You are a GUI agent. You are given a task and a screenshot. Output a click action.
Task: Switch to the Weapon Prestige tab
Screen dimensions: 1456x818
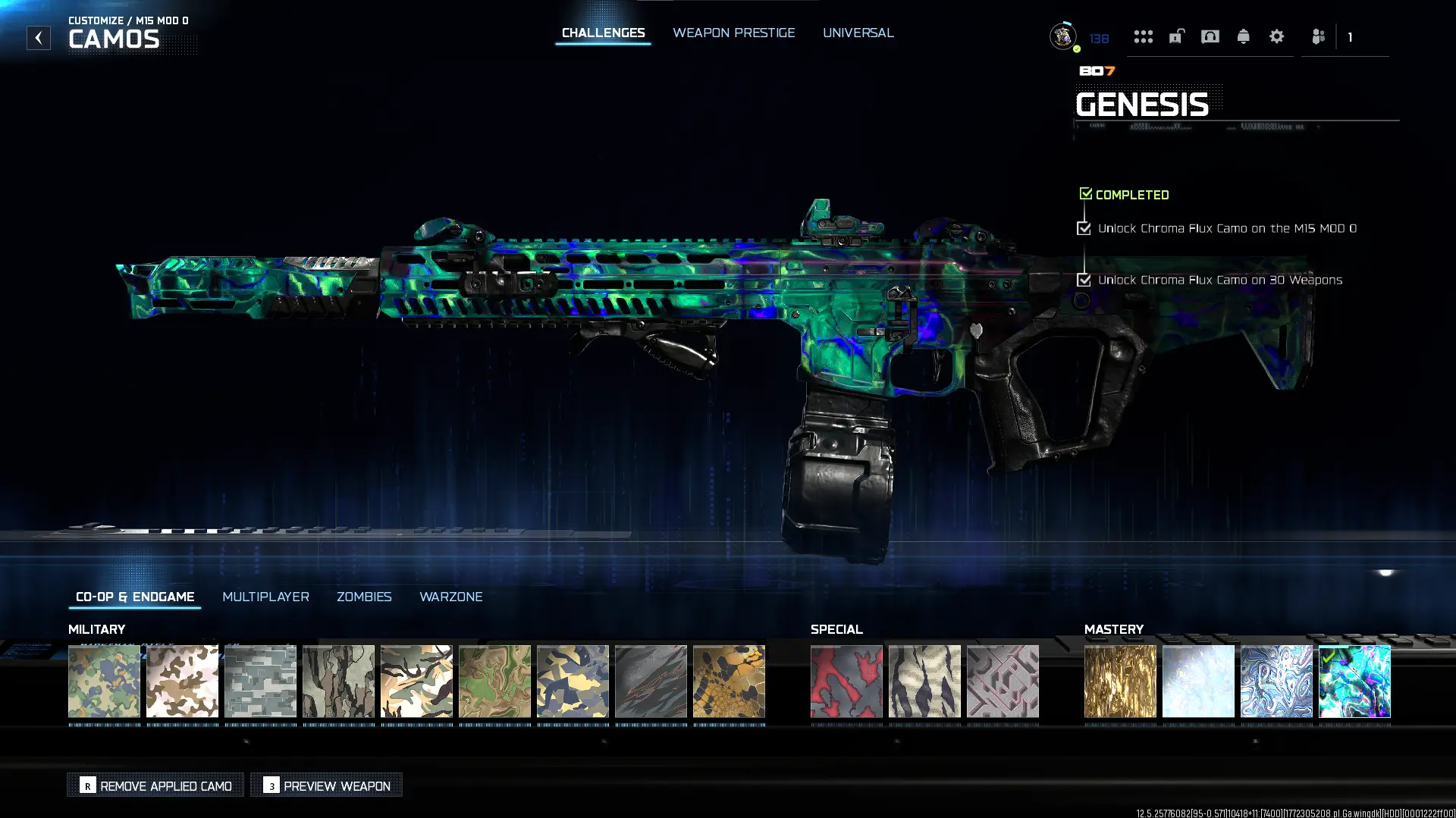[733, 33]
